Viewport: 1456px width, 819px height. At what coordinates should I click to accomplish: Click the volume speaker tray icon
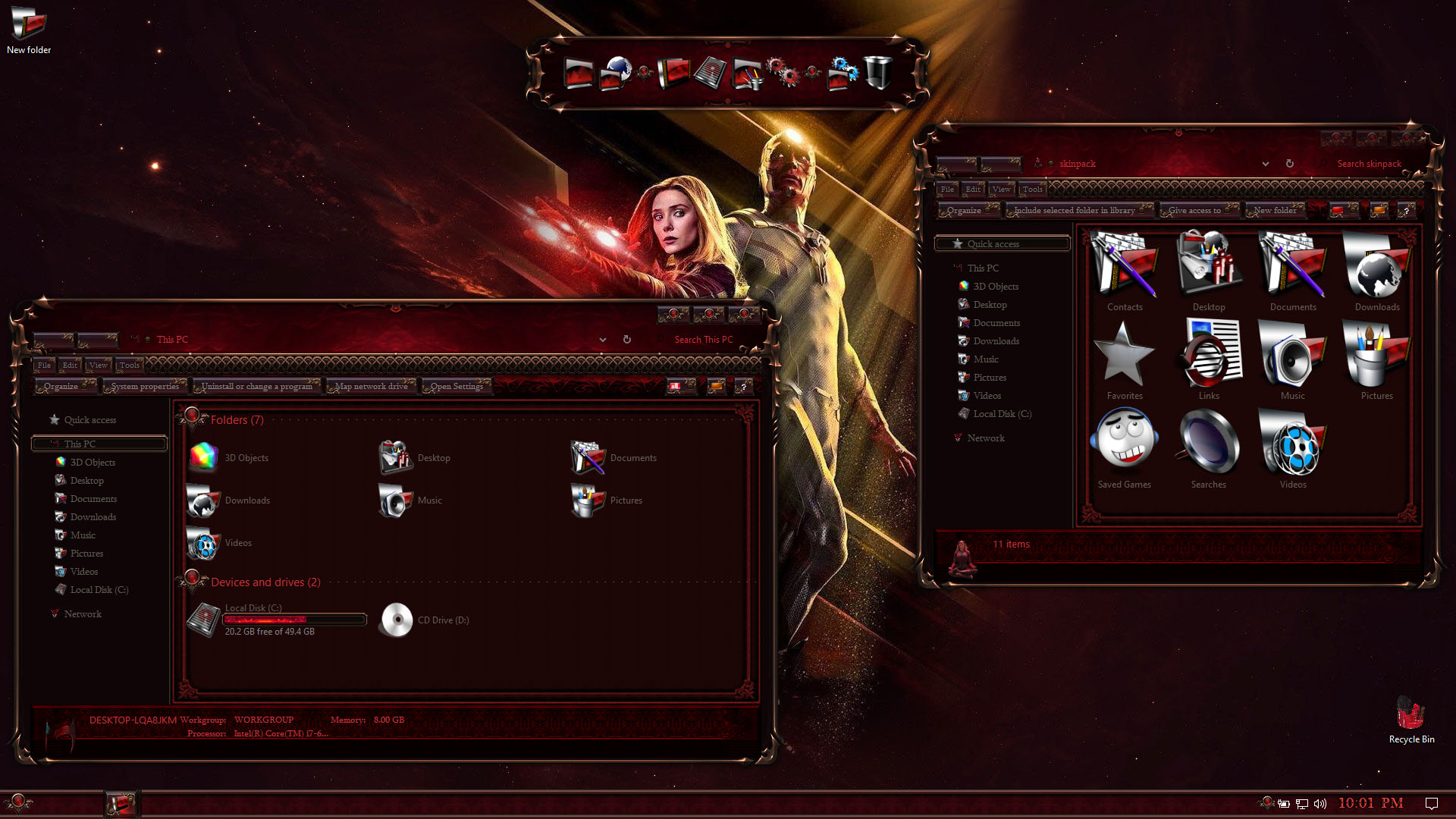click(1320, 804)
